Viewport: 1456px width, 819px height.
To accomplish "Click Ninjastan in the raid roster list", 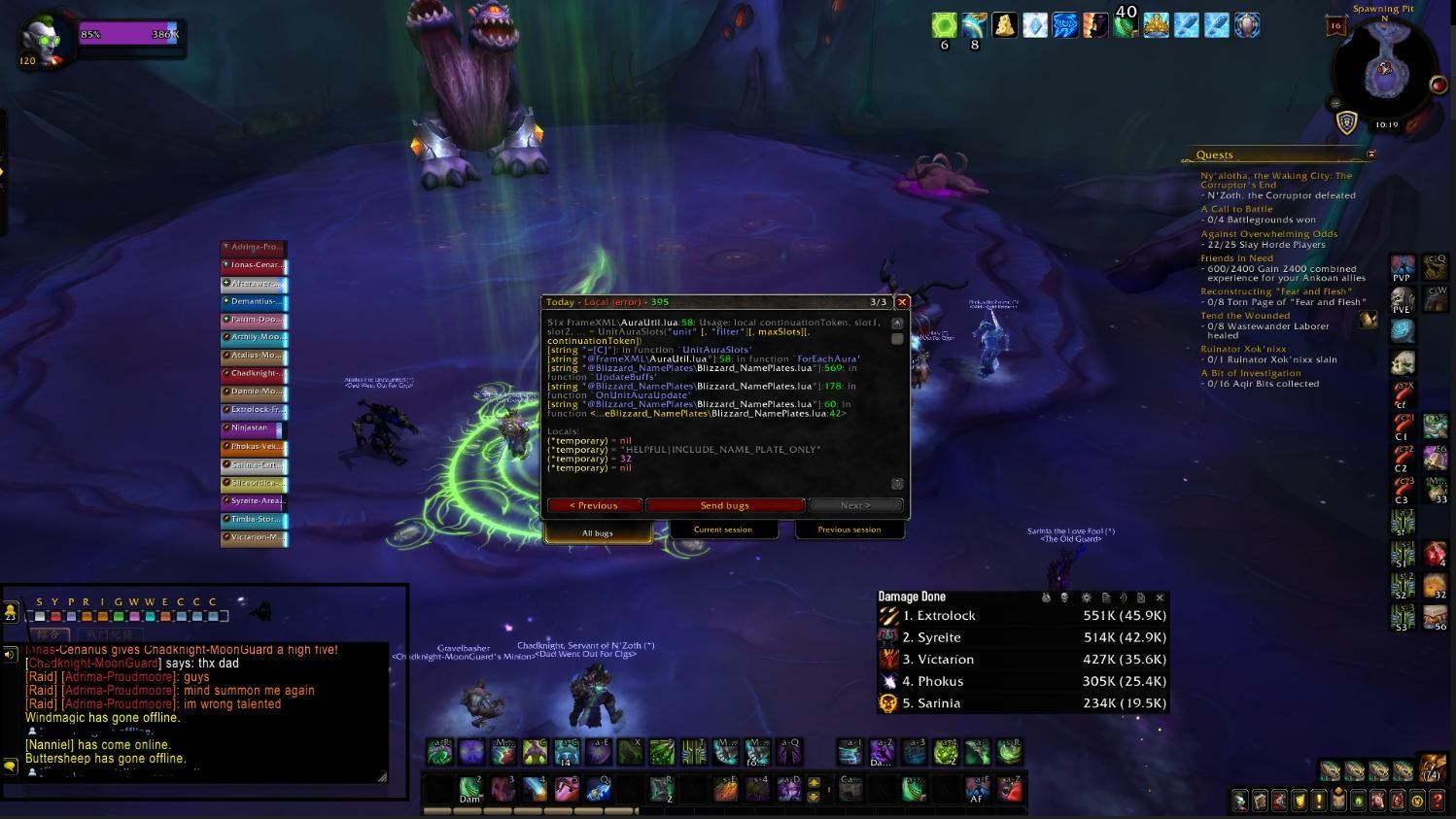I will (x=251, y=427).
